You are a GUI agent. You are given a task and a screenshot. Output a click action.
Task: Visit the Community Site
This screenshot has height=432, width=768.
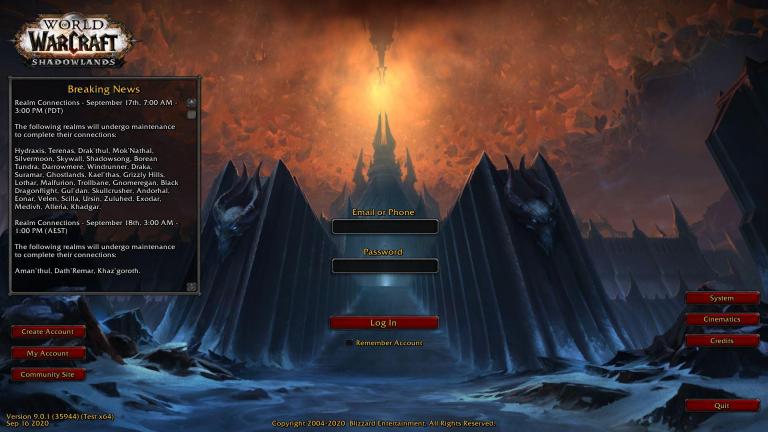(48, 374)
